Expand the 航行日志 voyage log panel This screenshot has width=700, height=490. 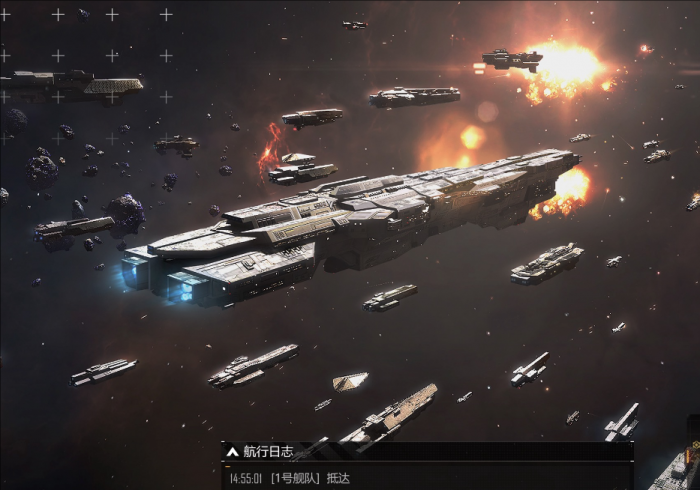231,451
